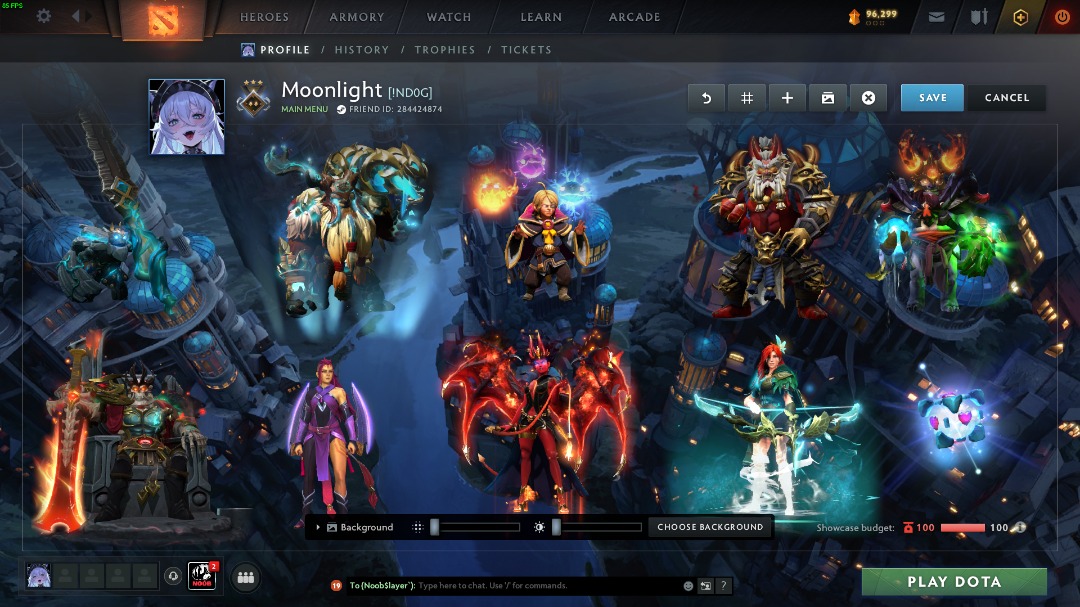Go to the Armory

click(x=357, y=17)
